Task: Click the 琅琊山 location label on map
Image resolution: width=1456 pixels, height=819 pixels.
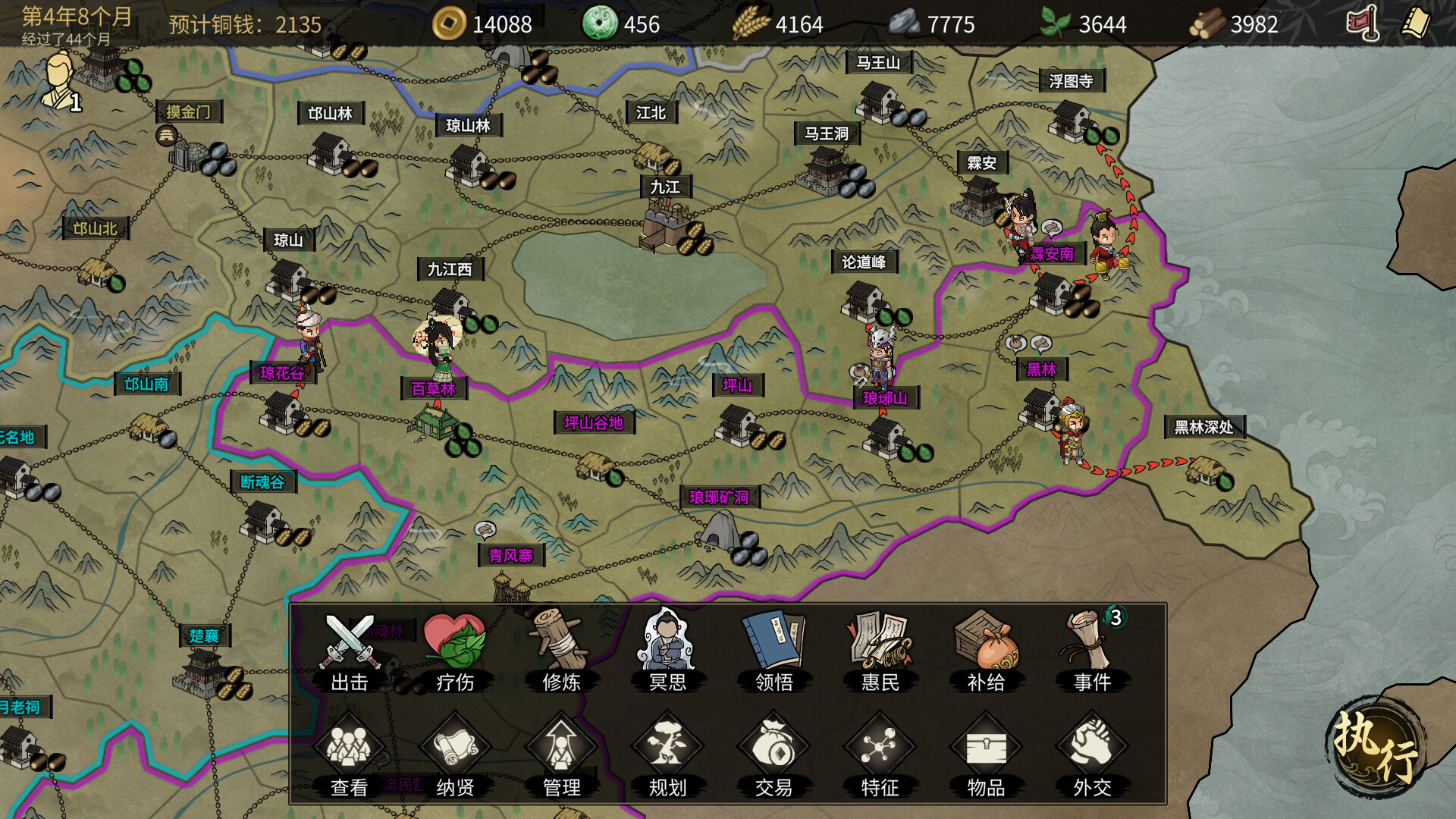Action: (886, 397)
